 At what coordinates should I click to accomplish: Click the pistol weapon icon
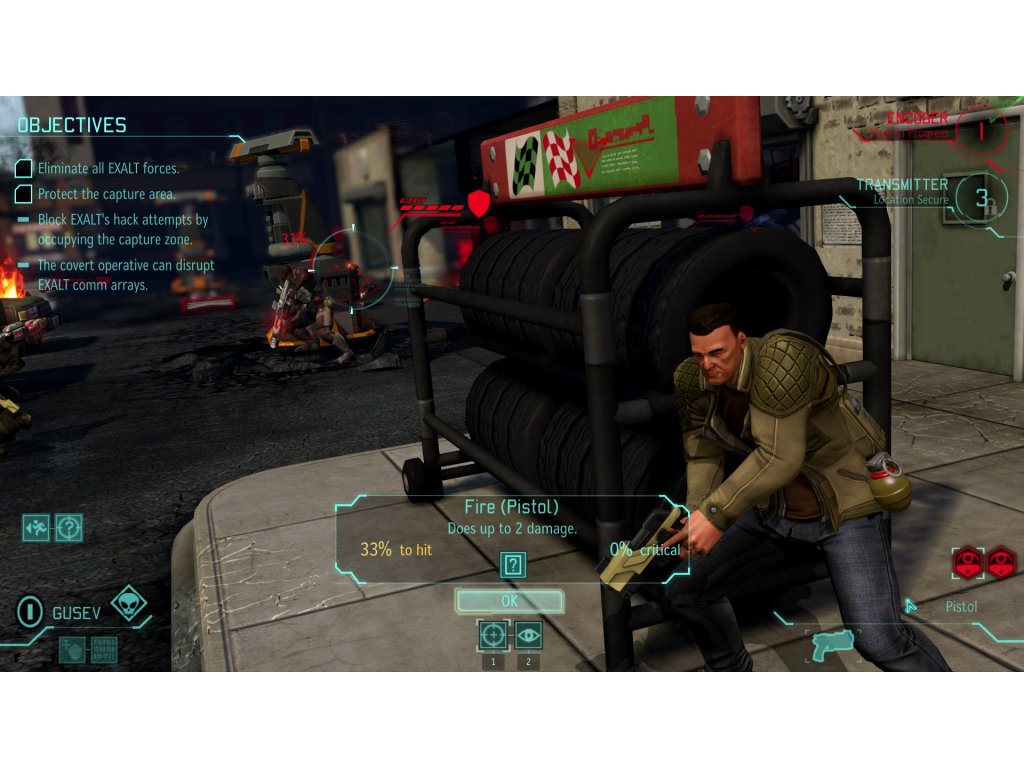830,643
